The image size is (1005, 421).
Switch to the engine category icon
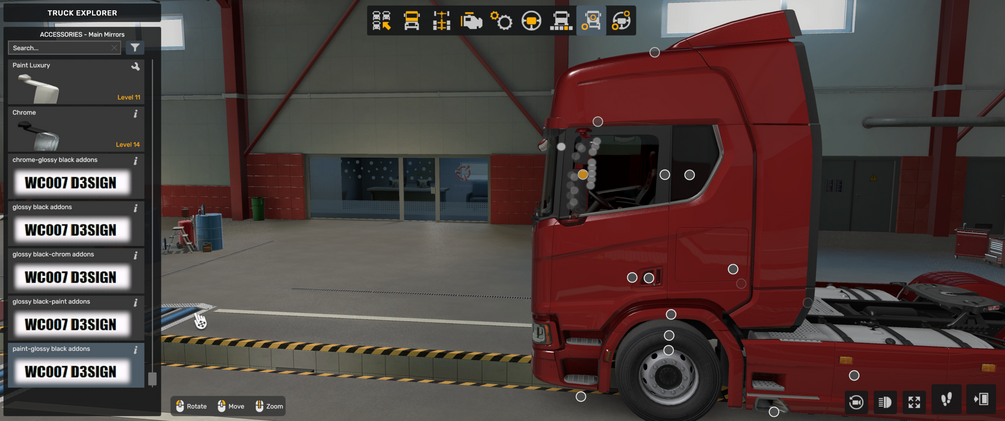(x=471, y=21)
